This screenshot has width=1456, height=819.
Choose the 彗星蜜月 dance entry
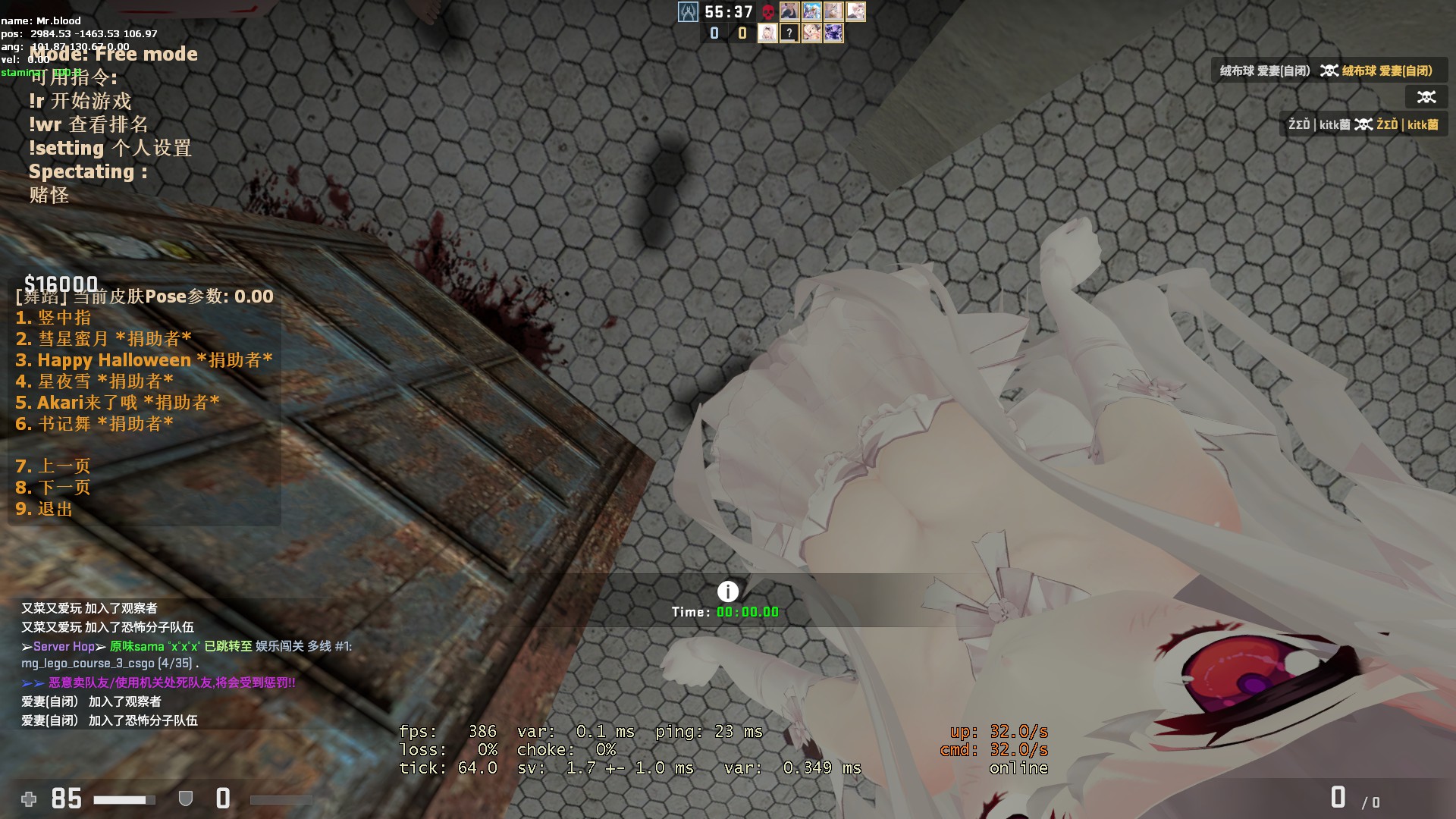pos(103,339)
